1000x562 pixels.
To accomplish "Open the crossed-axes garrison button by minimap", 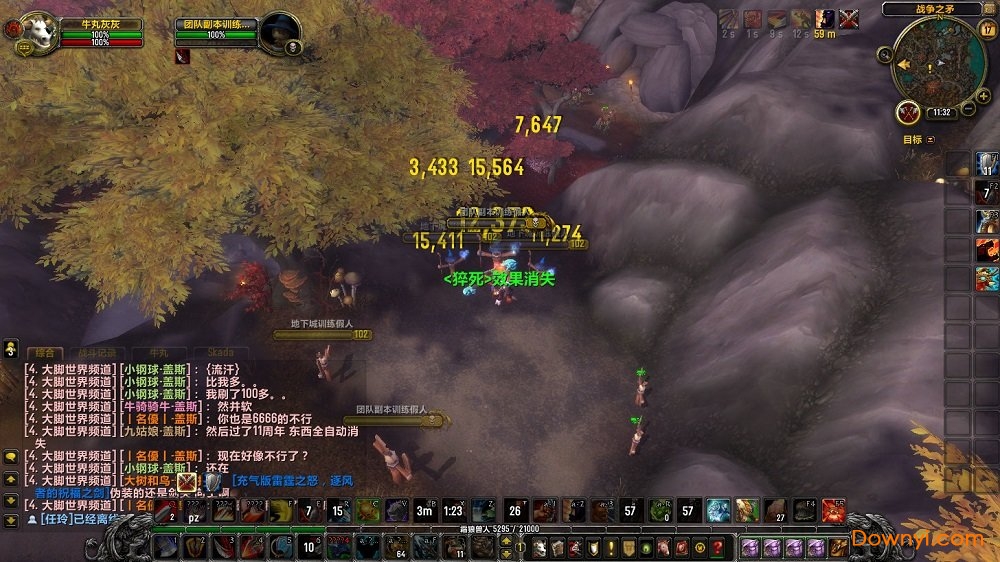I will point(908,112).
